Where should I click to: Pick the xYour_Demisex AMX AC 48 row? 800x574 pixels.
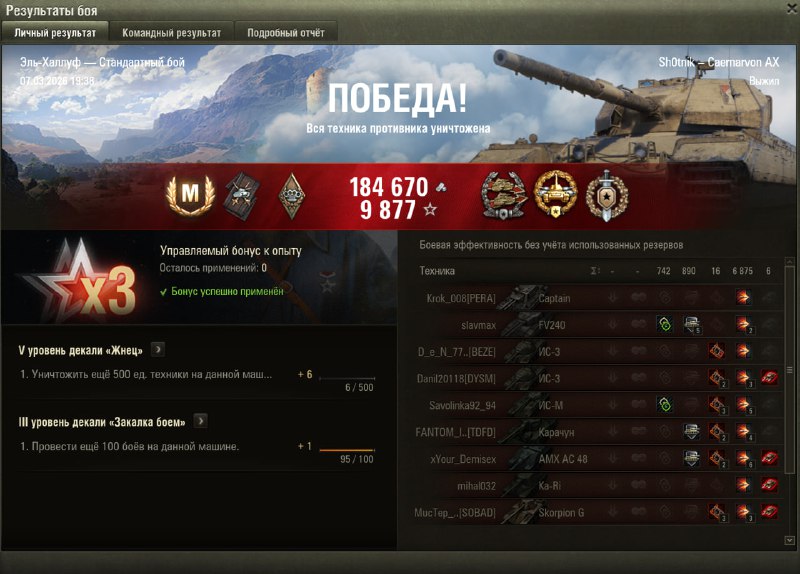pyautogui.click(x=600, y=459)
